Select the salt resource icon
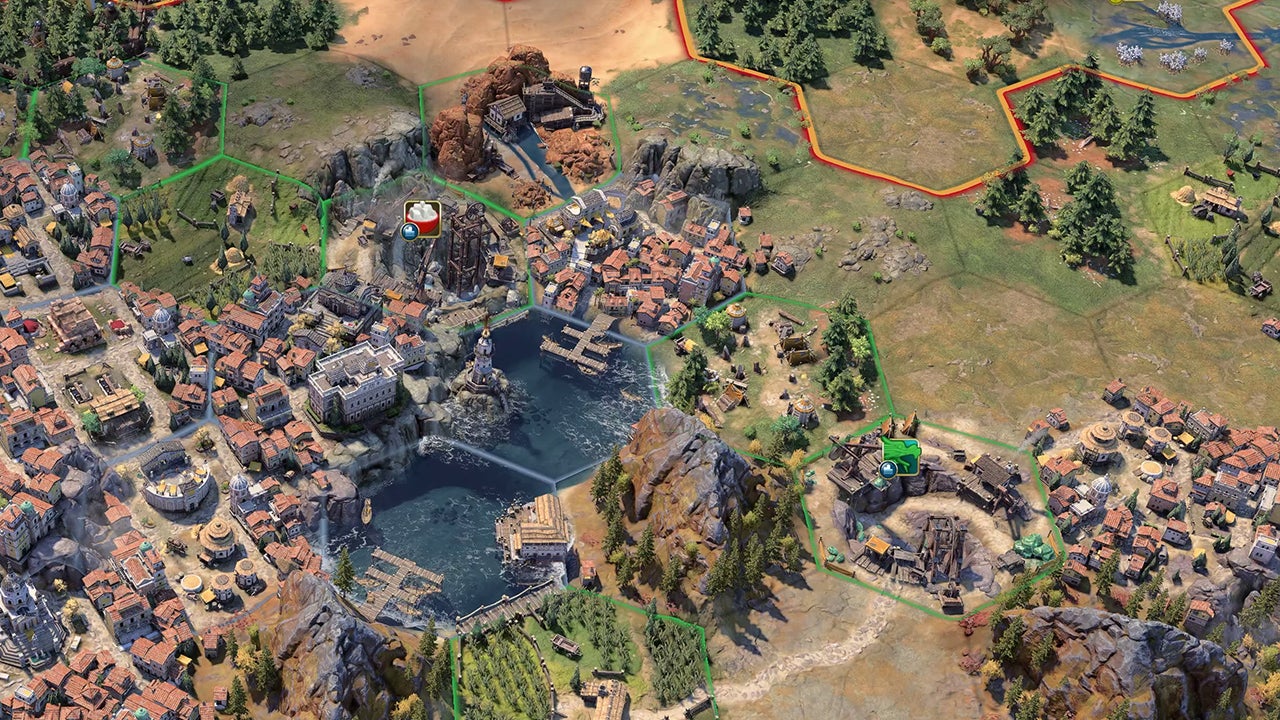 (422, 218)
